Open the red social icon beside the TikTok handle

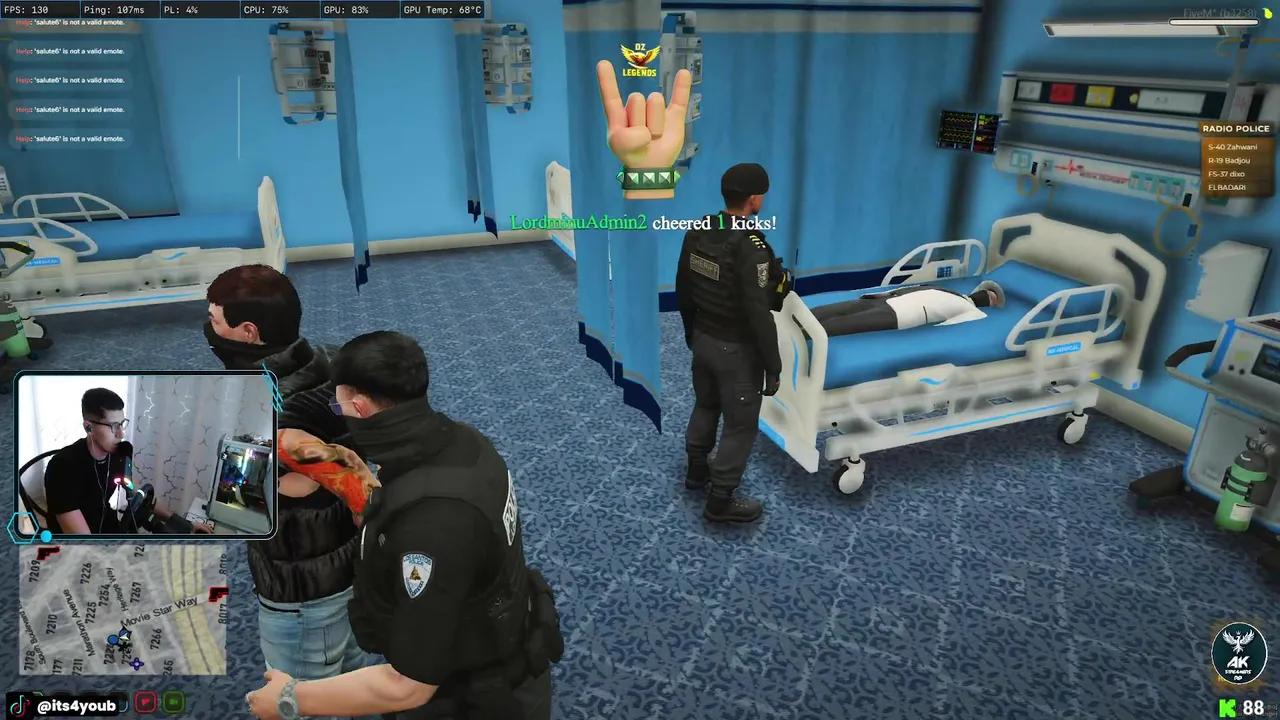145,703
